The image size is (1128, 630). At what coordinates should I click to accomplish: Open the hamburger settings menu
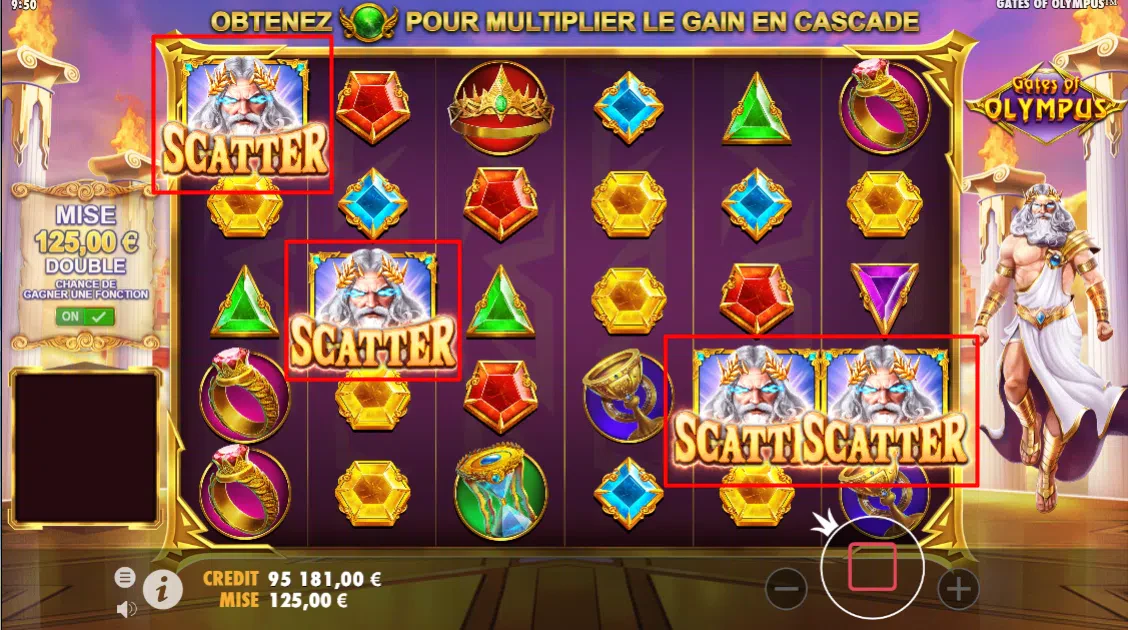[125, 577]
